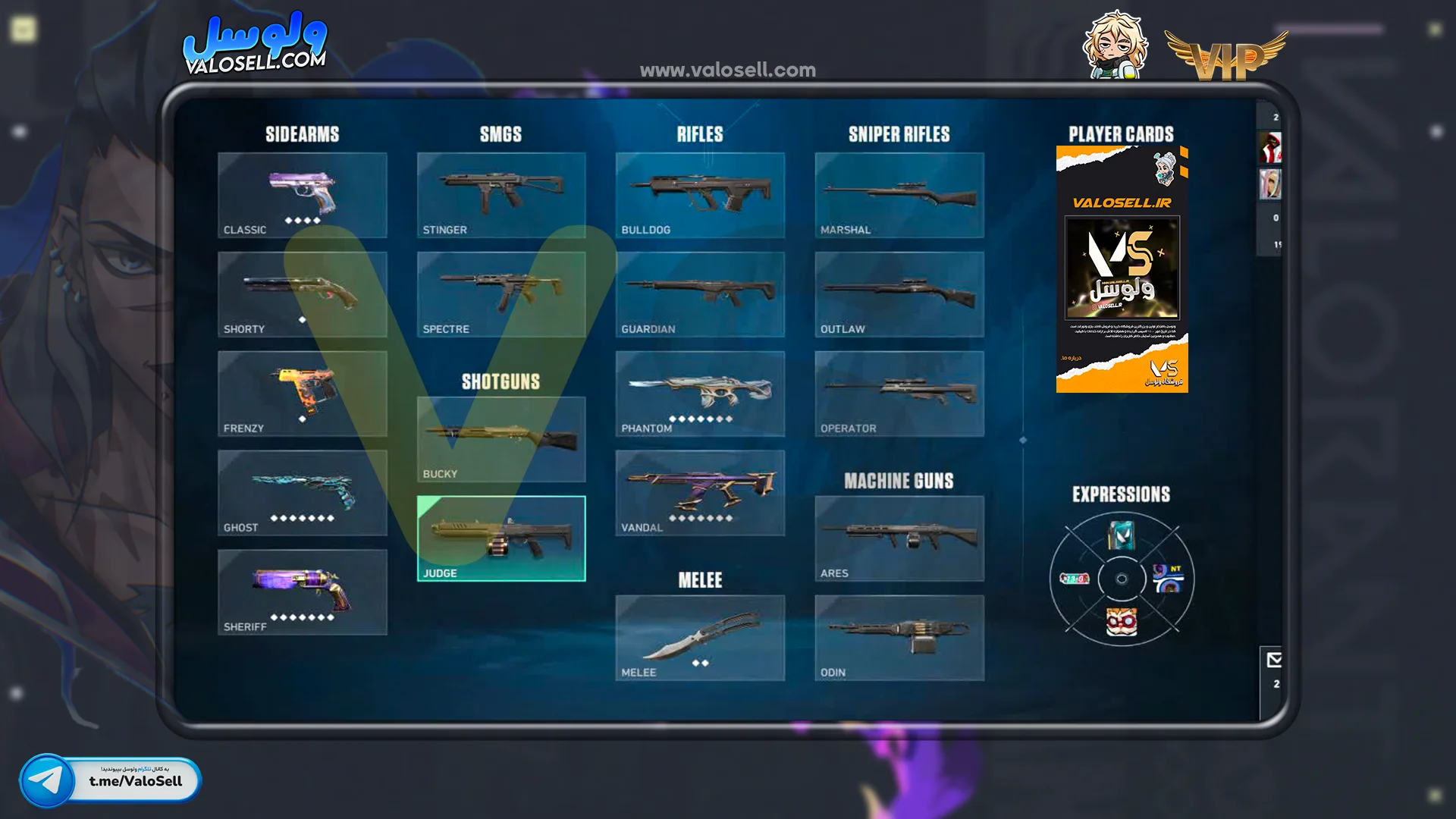This screenshot has width=1456, height=819.
Task: Open the Frenzy skin slot
Action: tap(302, 394)
